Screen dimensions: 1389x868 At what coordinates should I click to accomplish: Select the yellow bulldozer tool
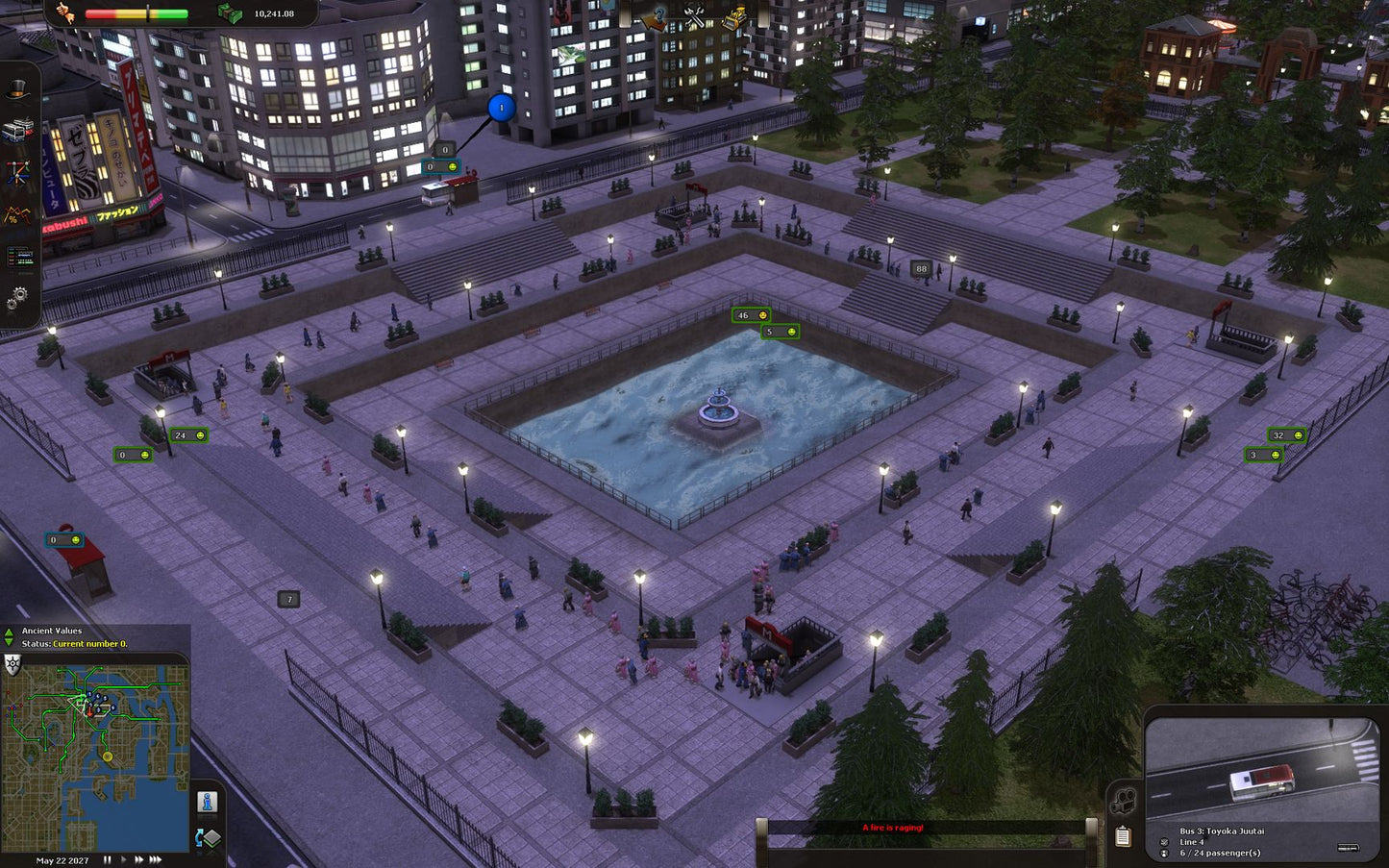[x=734, y=17]
